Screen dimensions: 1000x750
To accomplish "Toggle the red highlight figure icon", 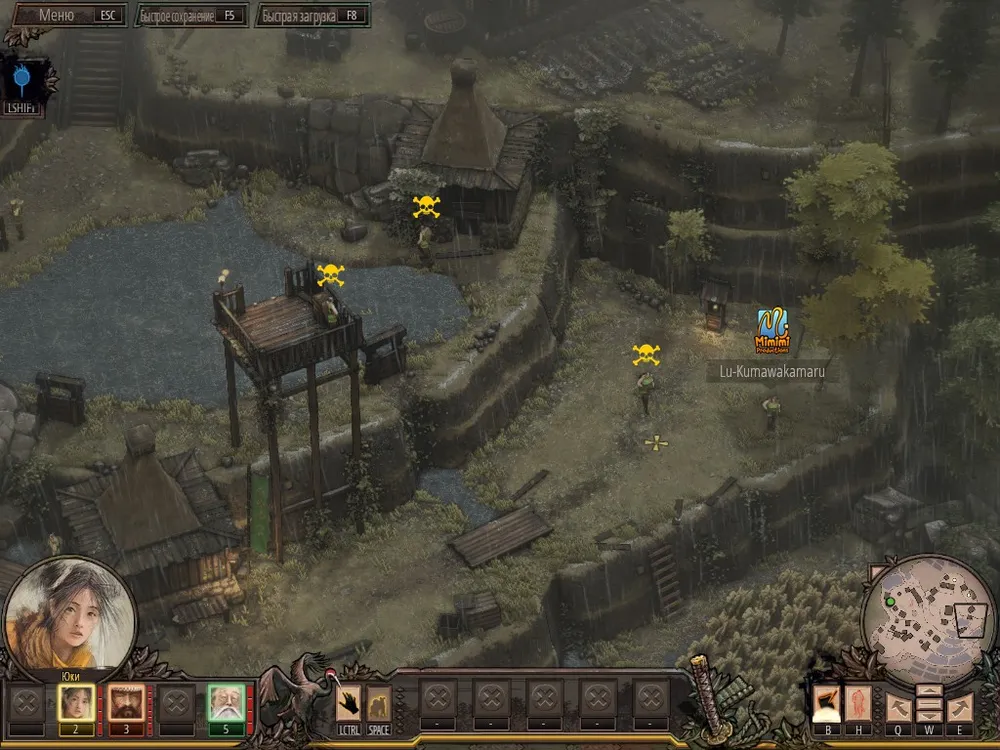I will click(x=859, y=705).
